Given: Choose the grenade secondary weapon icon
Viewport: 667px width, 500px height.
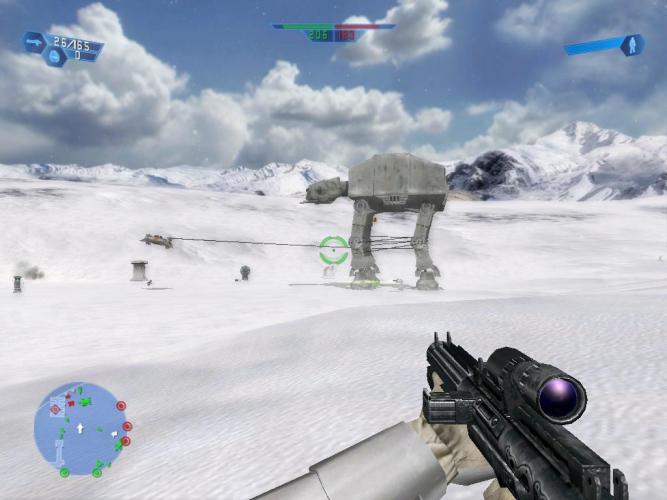Looking at the screenshot, I should pyautogui.click(x=56, y=58).
